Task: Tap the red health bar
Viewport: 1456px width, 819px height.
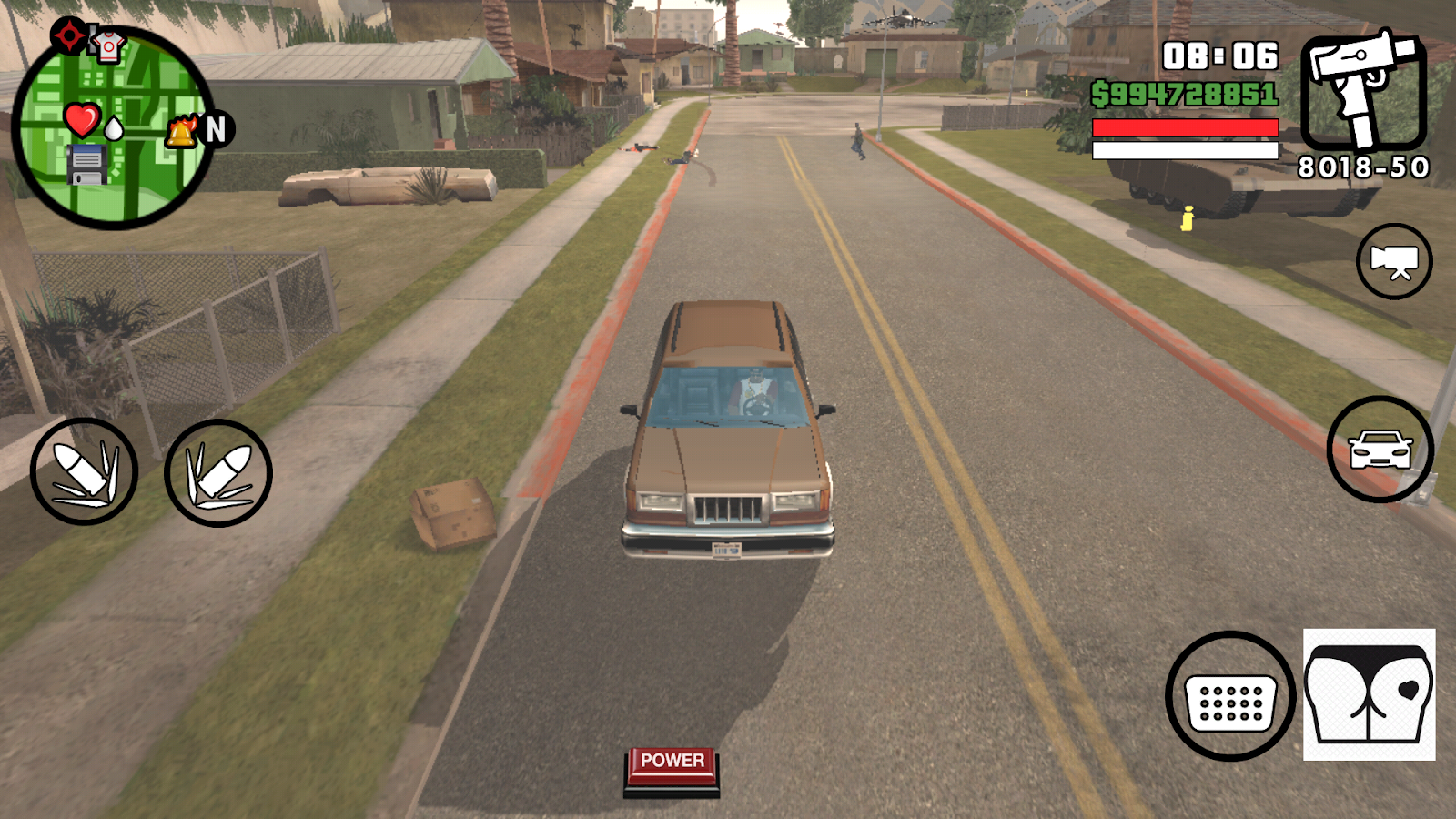Action: [x=1185, y=126]
